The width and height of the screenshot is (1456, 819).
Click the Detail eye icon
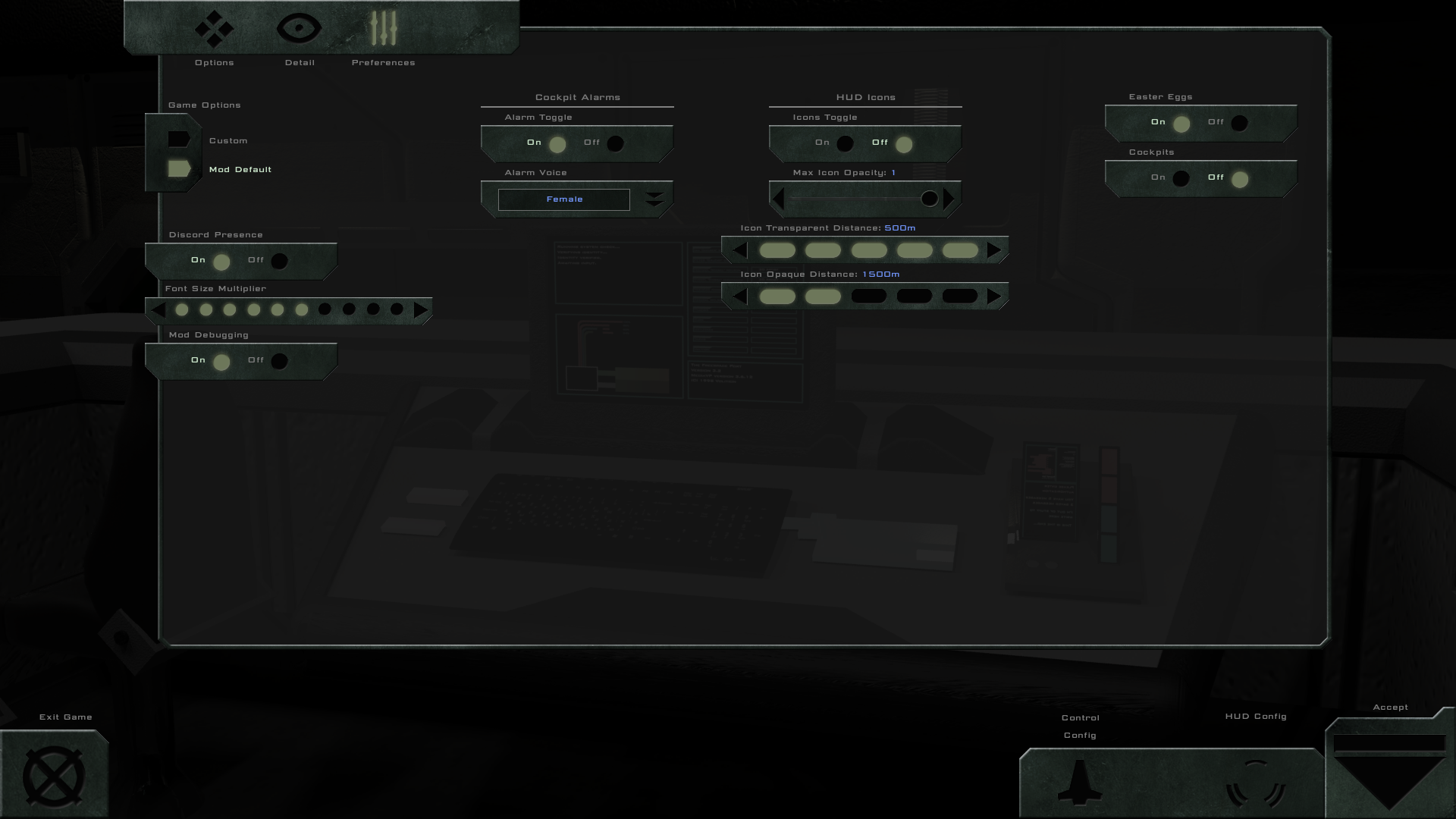pyautogui.click(x=300, y=27)
